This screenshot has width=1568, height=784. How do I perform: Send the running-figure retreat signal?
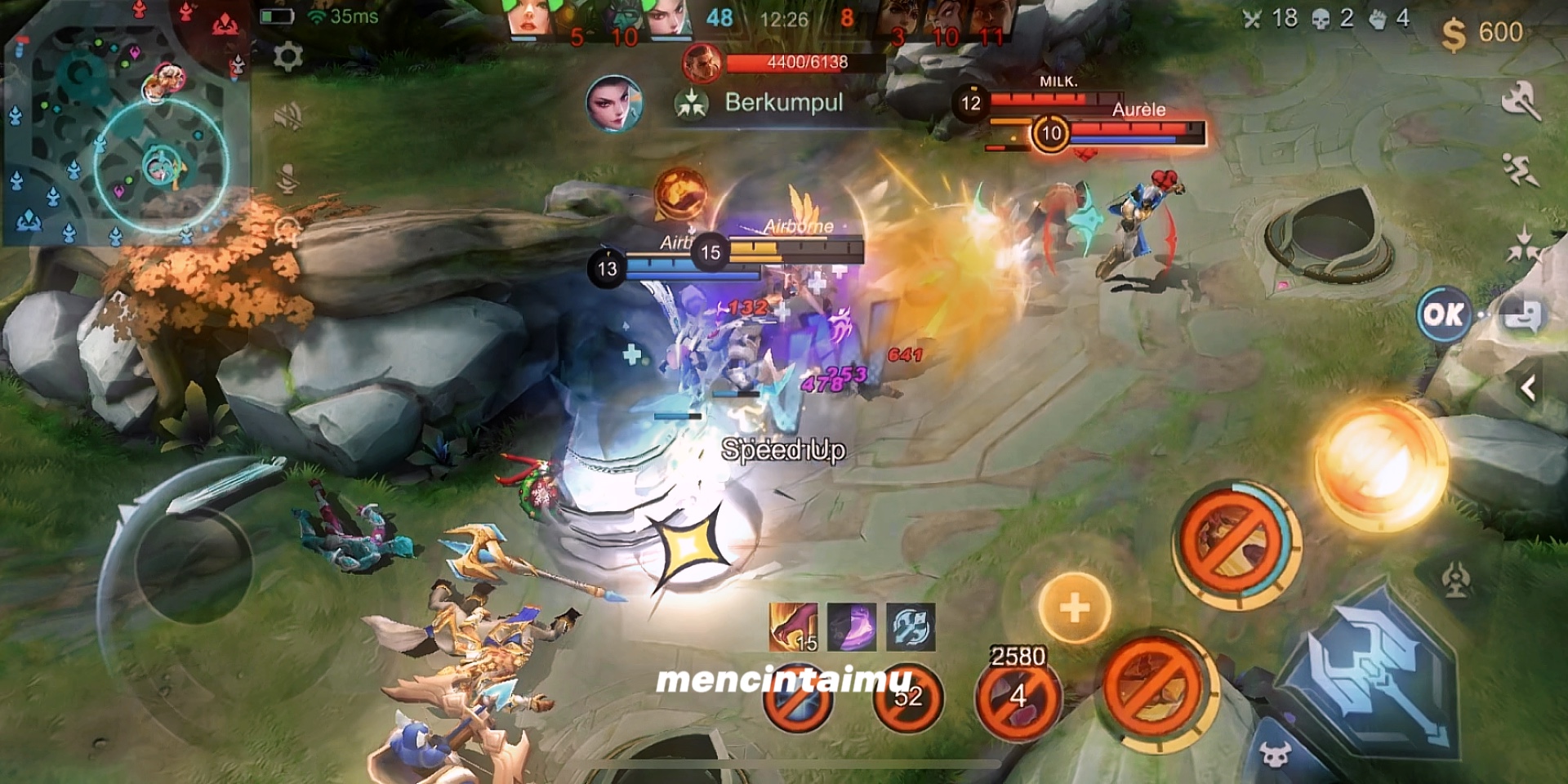pos(1521,170)
